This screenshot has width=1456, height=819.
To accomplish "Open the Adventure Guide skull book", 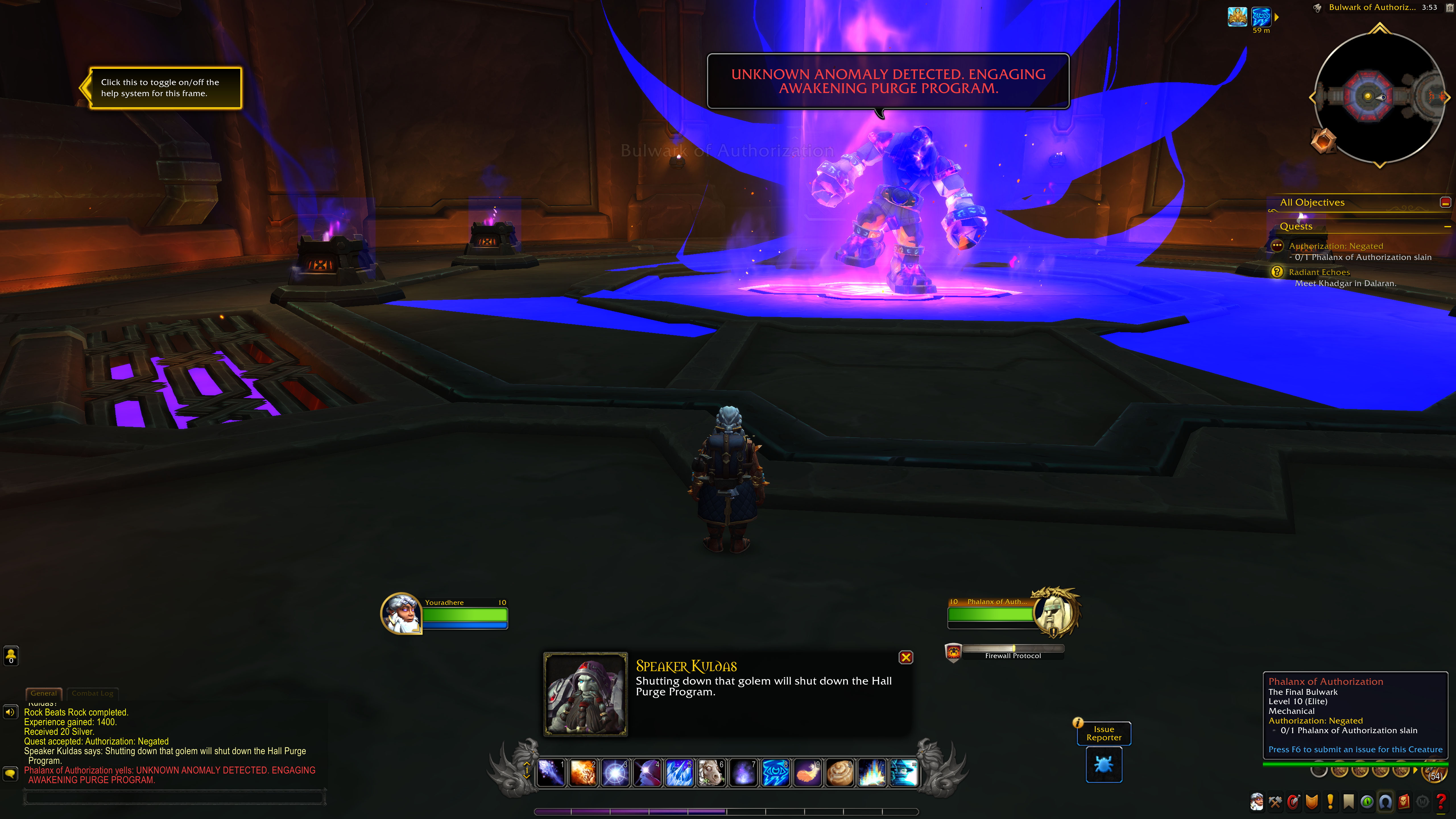I will pos(1404,801).
